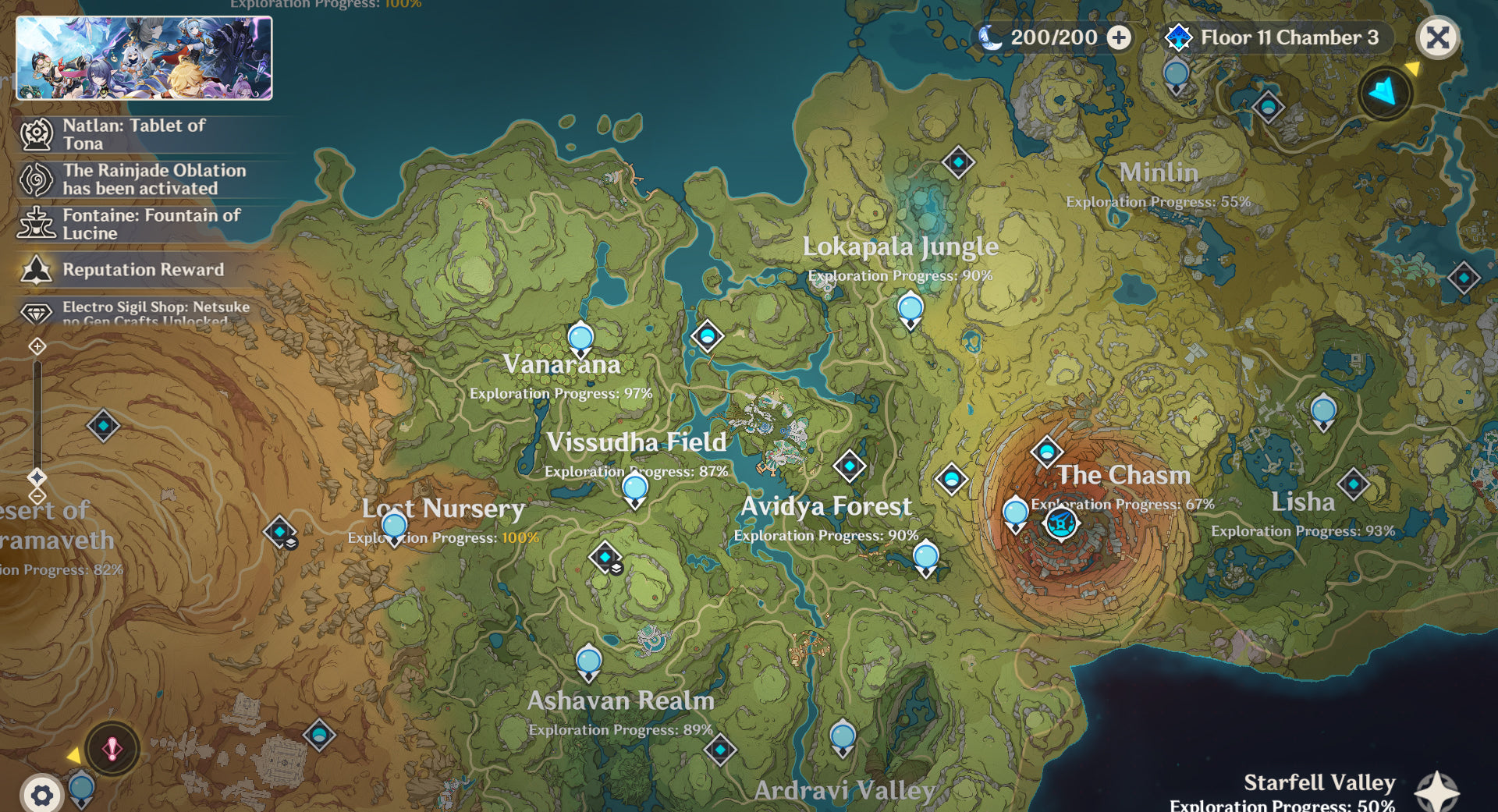Jump to the red quest marker indicator
Image resolution: width=1498 pixels, height=812 pixels.
tap(112, 749)
